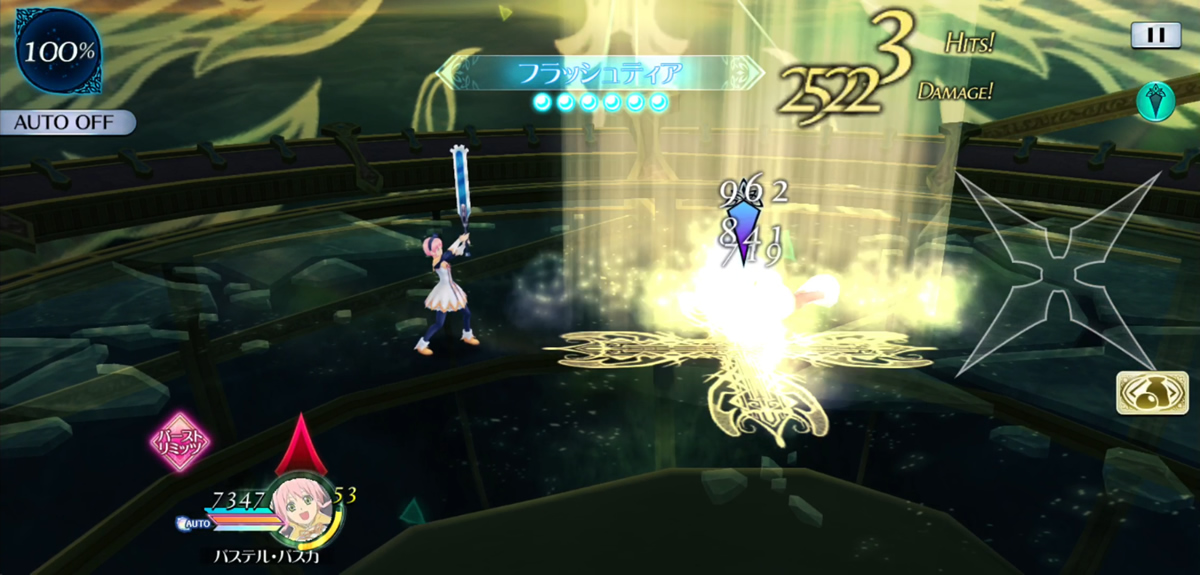Tap the teal crystal icon
Image resolution: width=1200 pixels, height=575 pixels.
point(1155,101)
